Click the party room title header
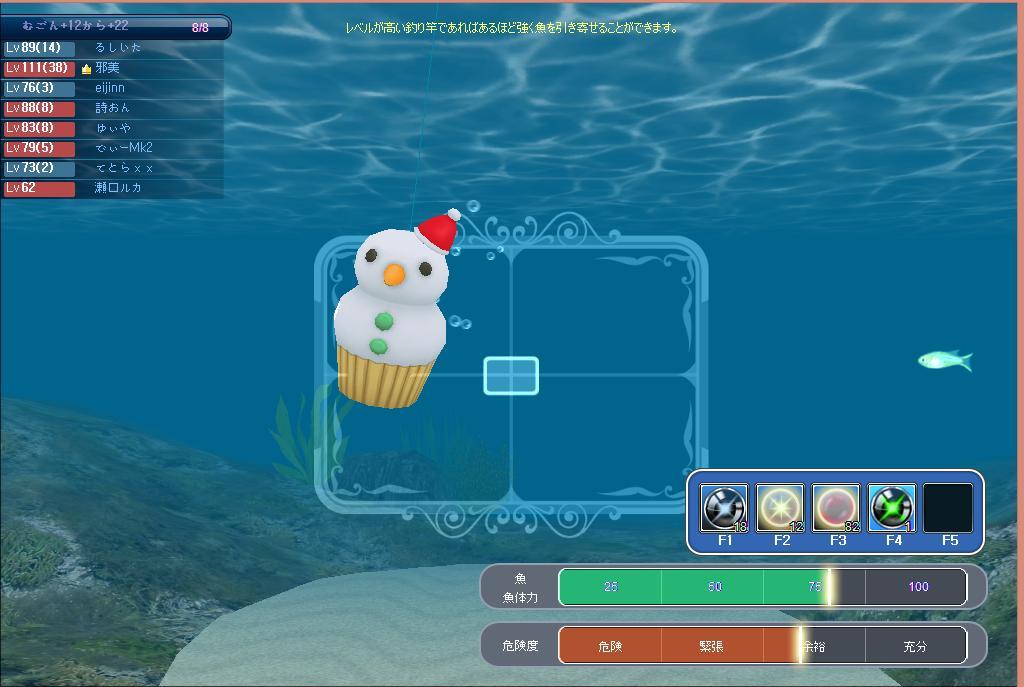This screenshot has width=1024, height=687. pyautogui.click(x=115, y=27)
